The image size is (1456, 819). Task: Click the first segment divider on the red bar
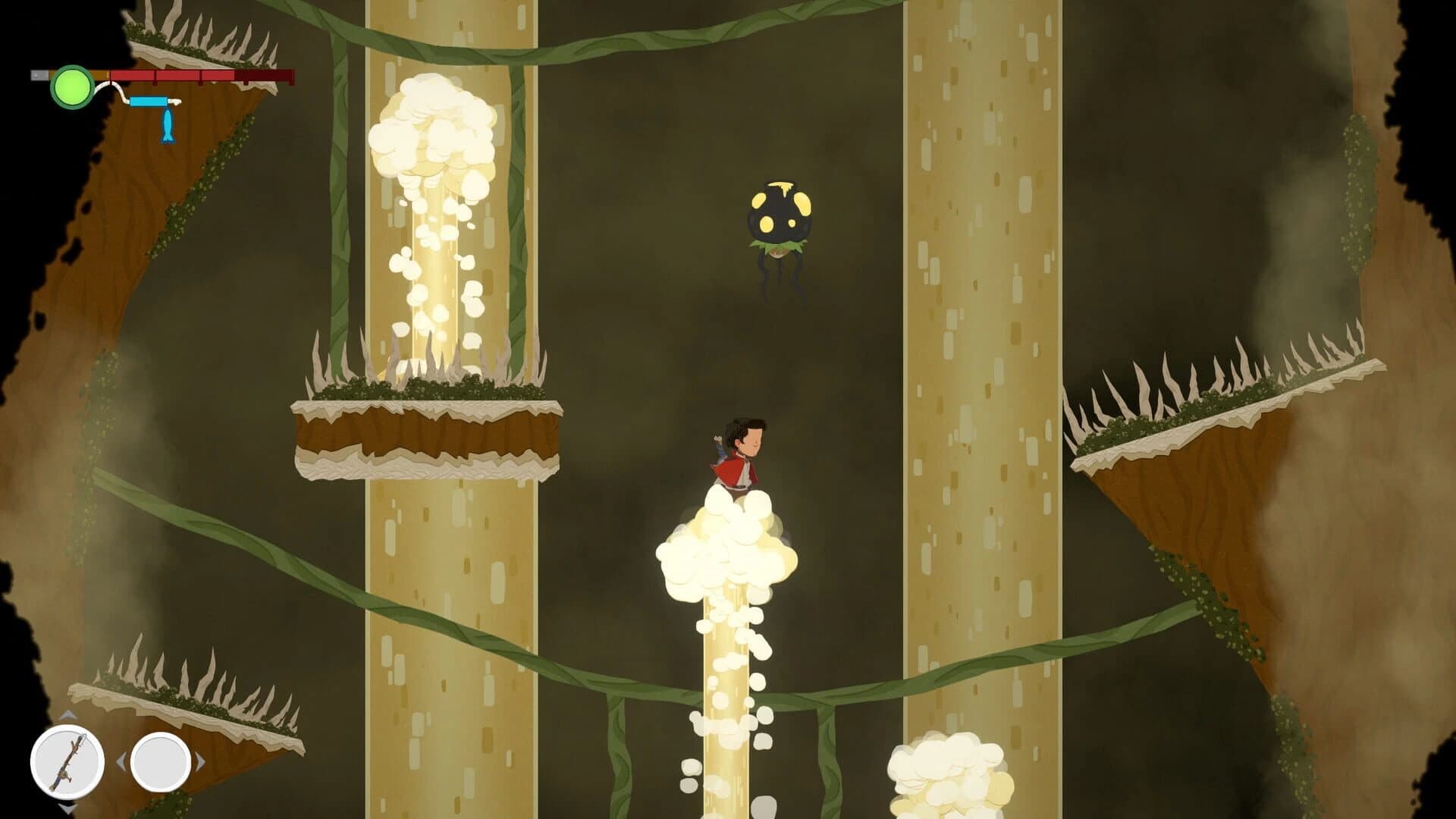155,75
